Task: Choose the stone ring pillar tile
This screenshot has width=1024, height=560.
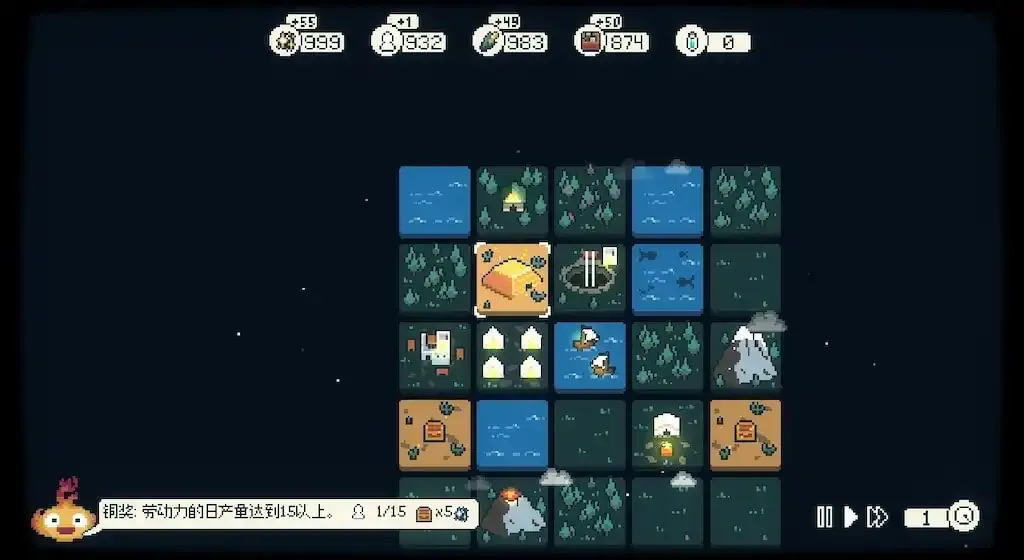Action: click(x=590, y=279)
